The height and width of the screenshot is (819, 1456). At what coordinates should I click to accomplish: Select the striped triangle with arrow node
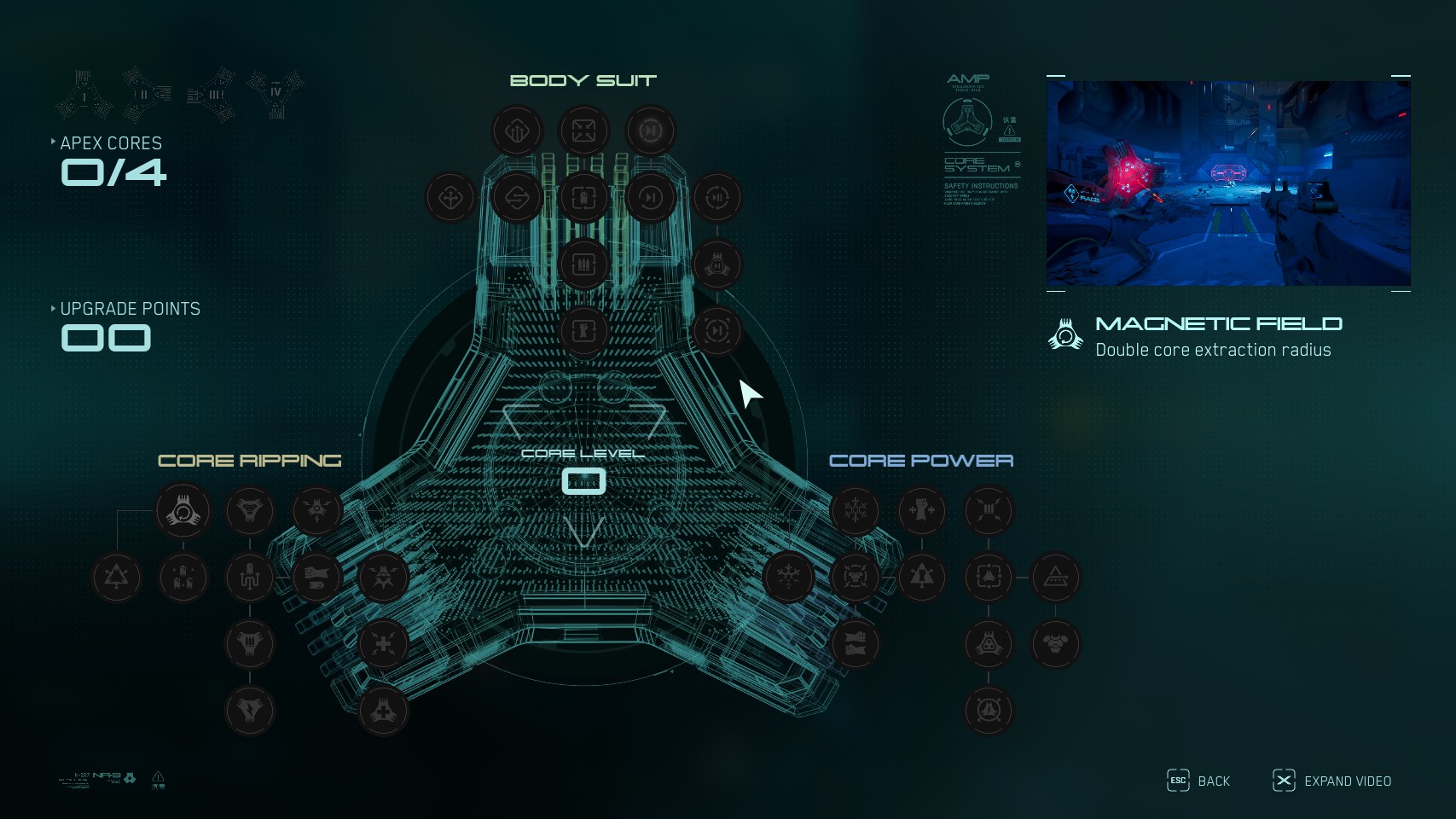pyautogui.click(x=1055, y=578)
